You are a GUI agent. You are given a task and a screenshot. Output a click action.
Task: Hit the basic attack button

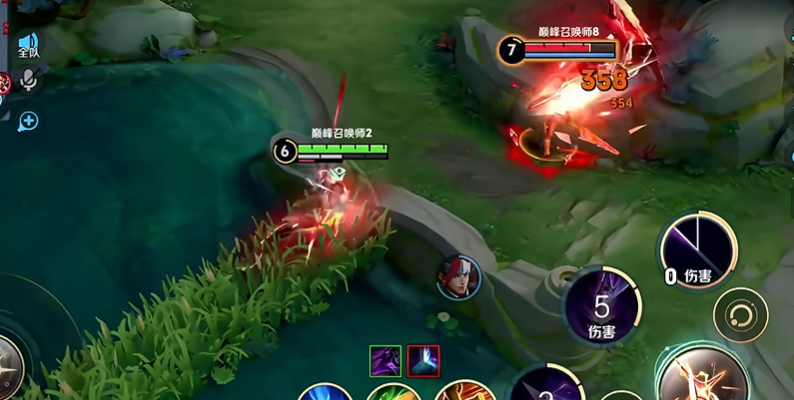(705, 378)
